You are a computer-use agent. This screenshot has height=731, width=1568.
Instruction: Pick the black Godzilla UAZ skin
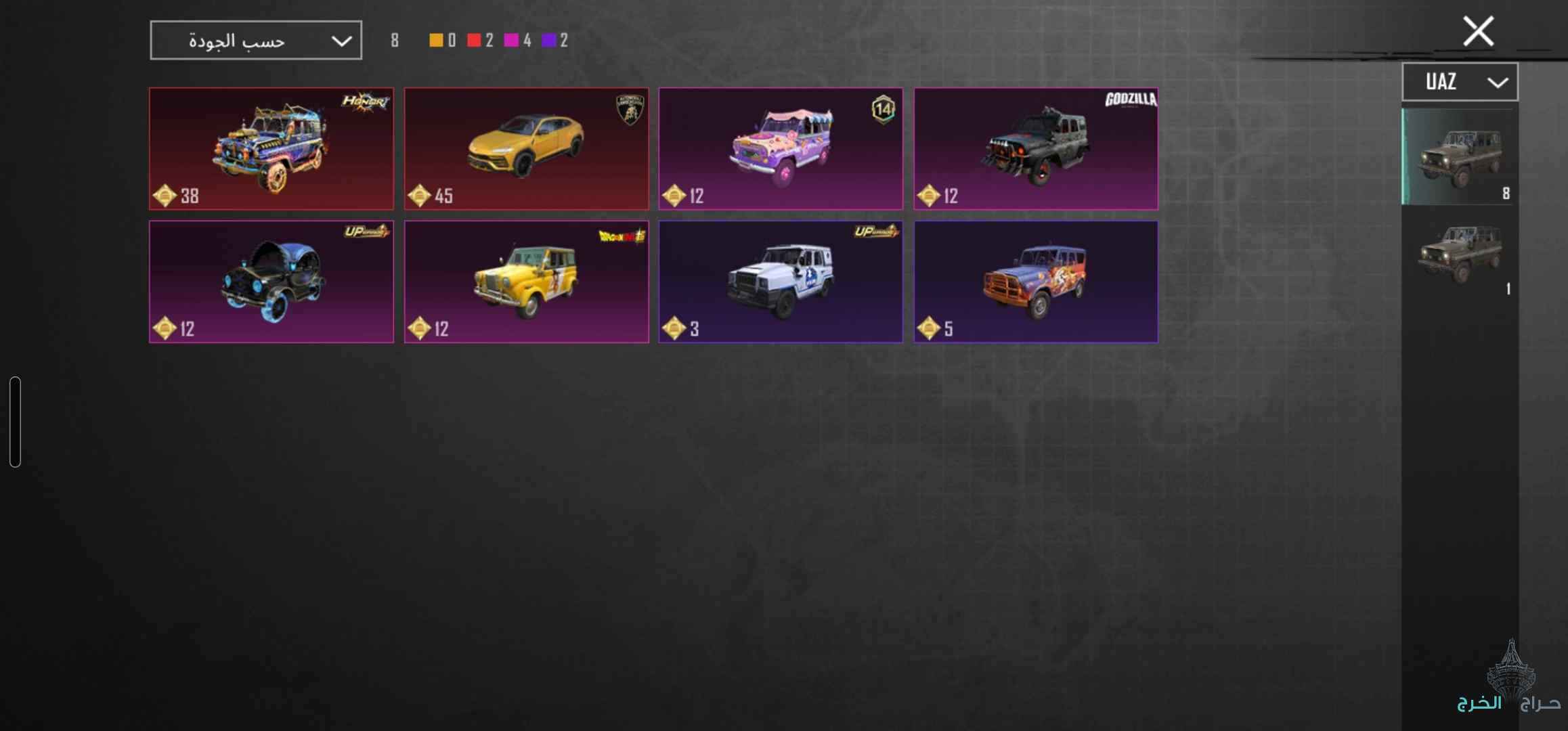coord(1036,148)
